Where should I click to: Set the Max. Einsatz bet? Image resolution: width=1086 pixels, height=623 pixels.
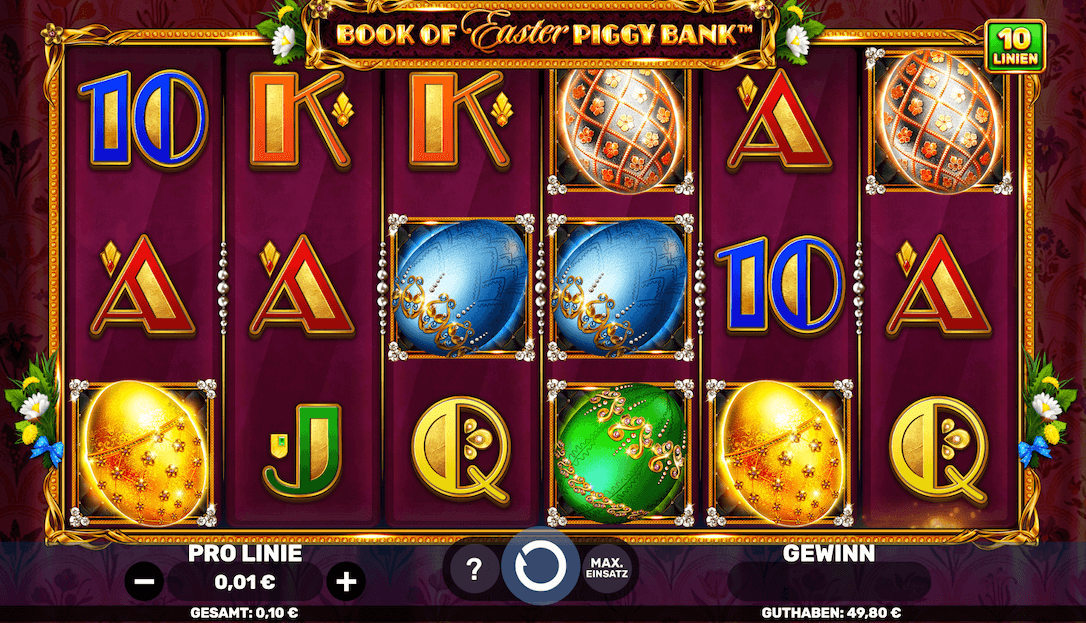click(x=607, y=570)
